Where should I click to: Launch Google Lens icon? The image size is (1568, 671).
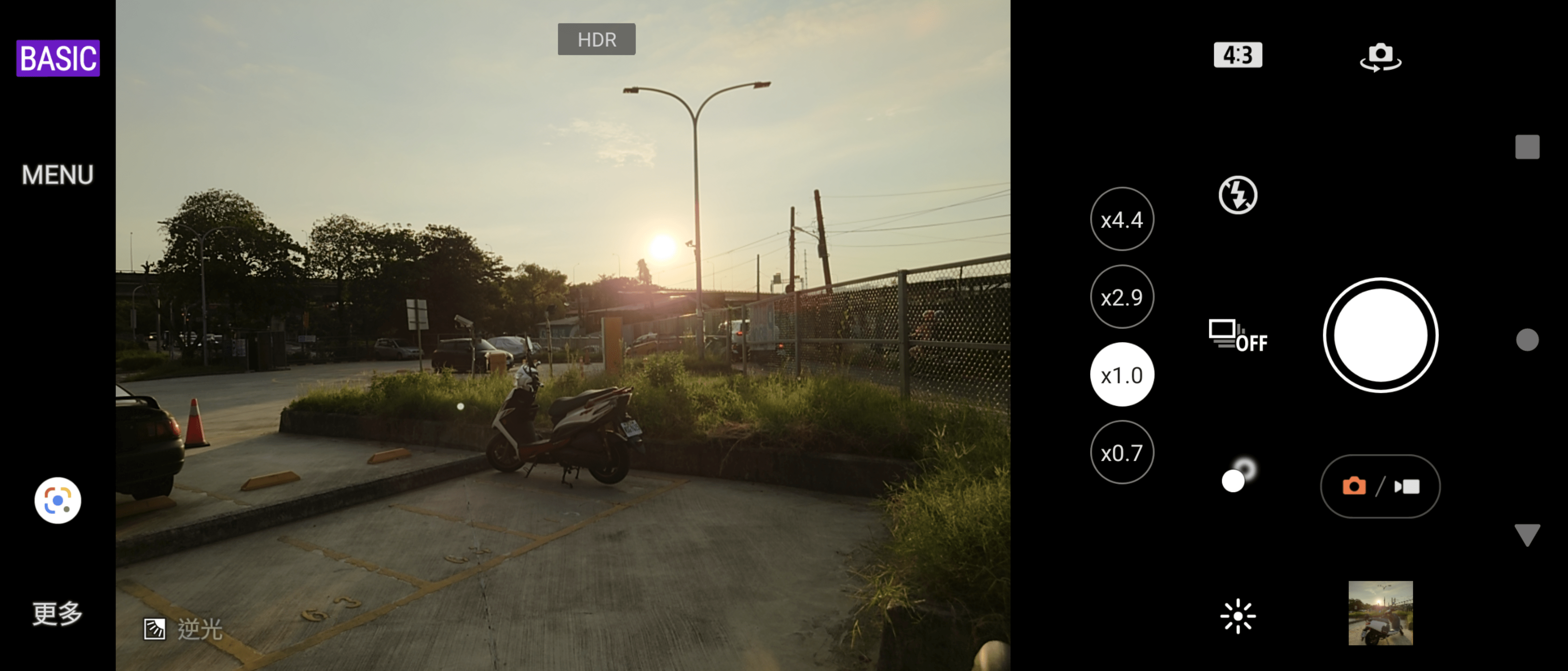(58, 501)
